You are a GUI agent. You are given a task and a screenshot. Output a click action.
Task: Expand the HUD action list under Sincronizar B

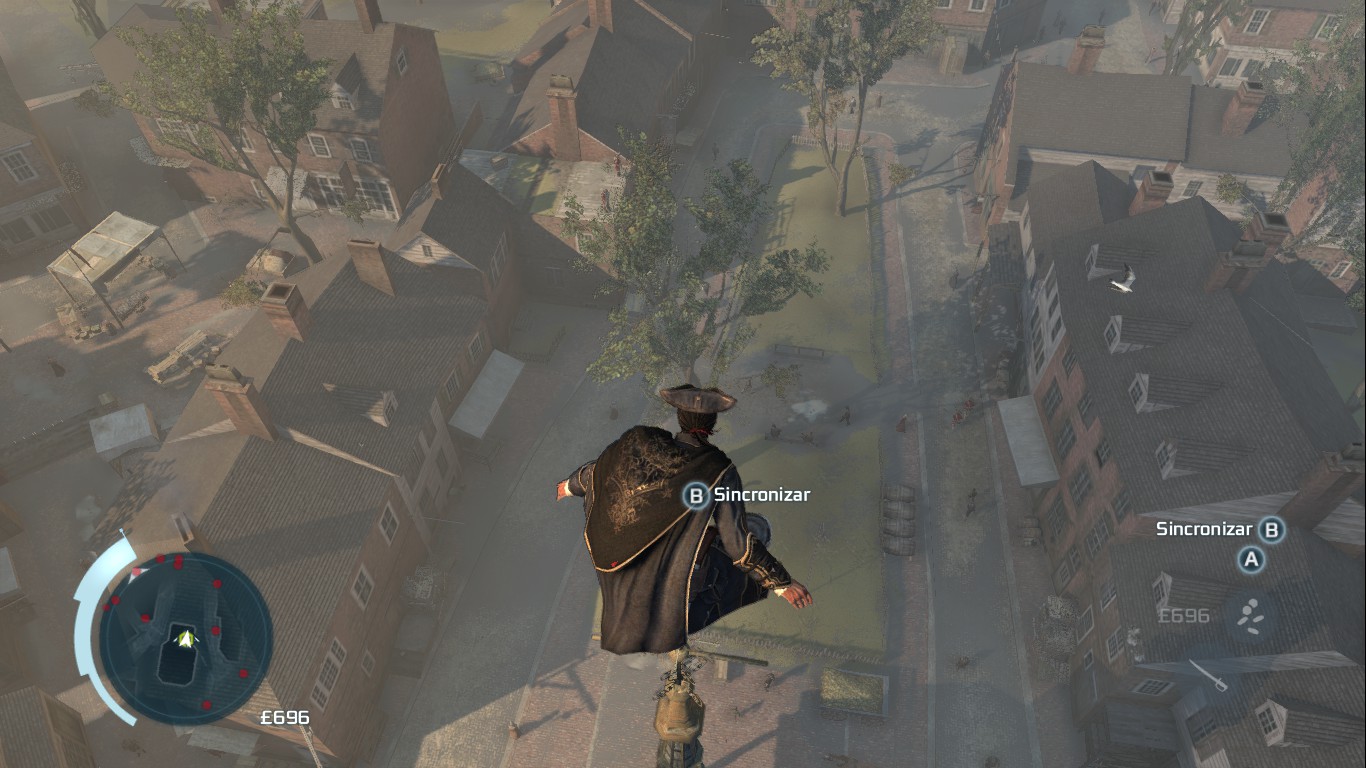(x=1251, y=560)
